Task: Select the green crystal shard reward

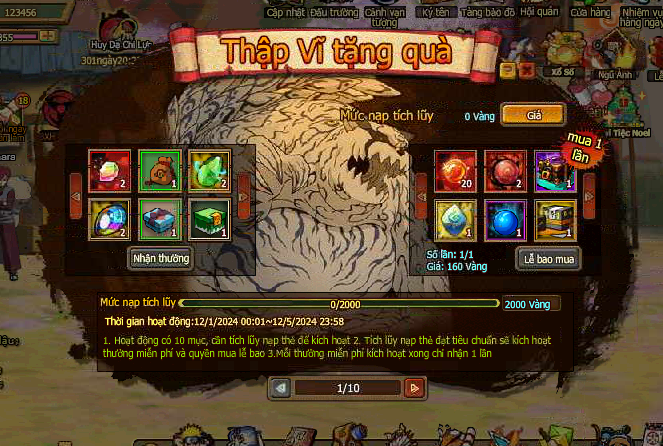Action: [208, 169]
